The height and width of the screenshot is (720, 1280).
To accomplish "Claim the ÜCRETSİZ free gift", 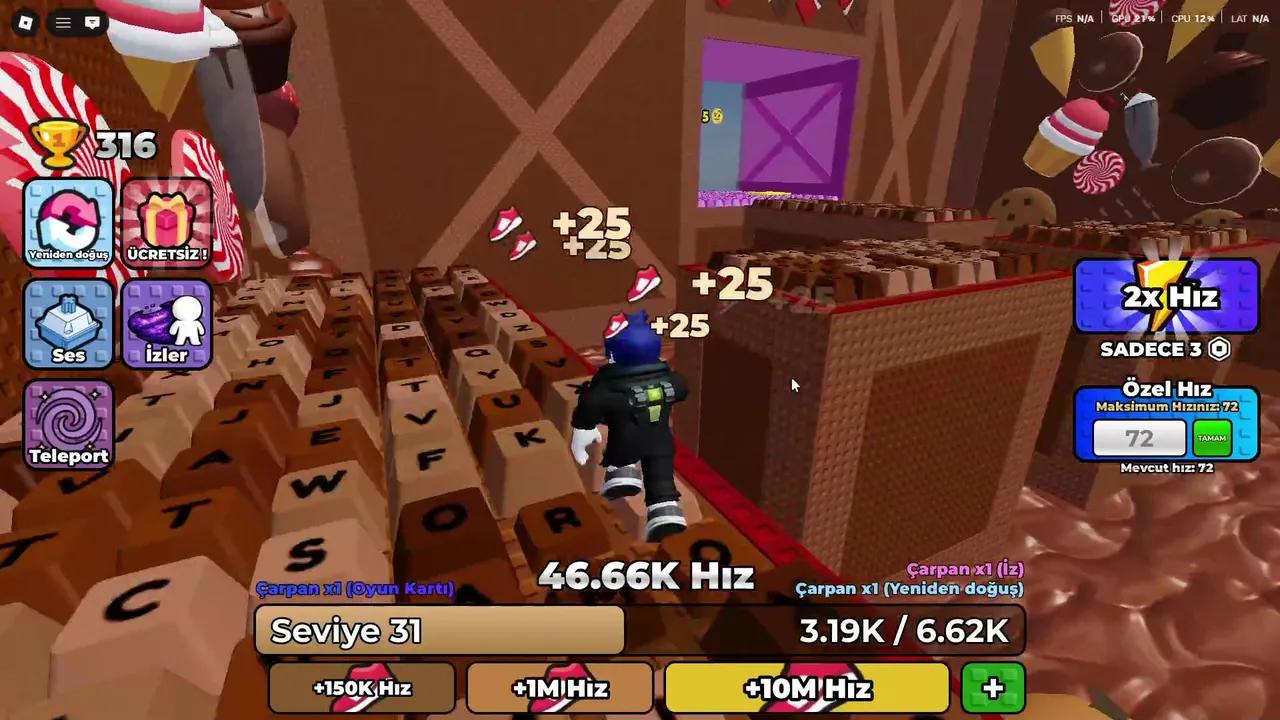I will point(165,222).
